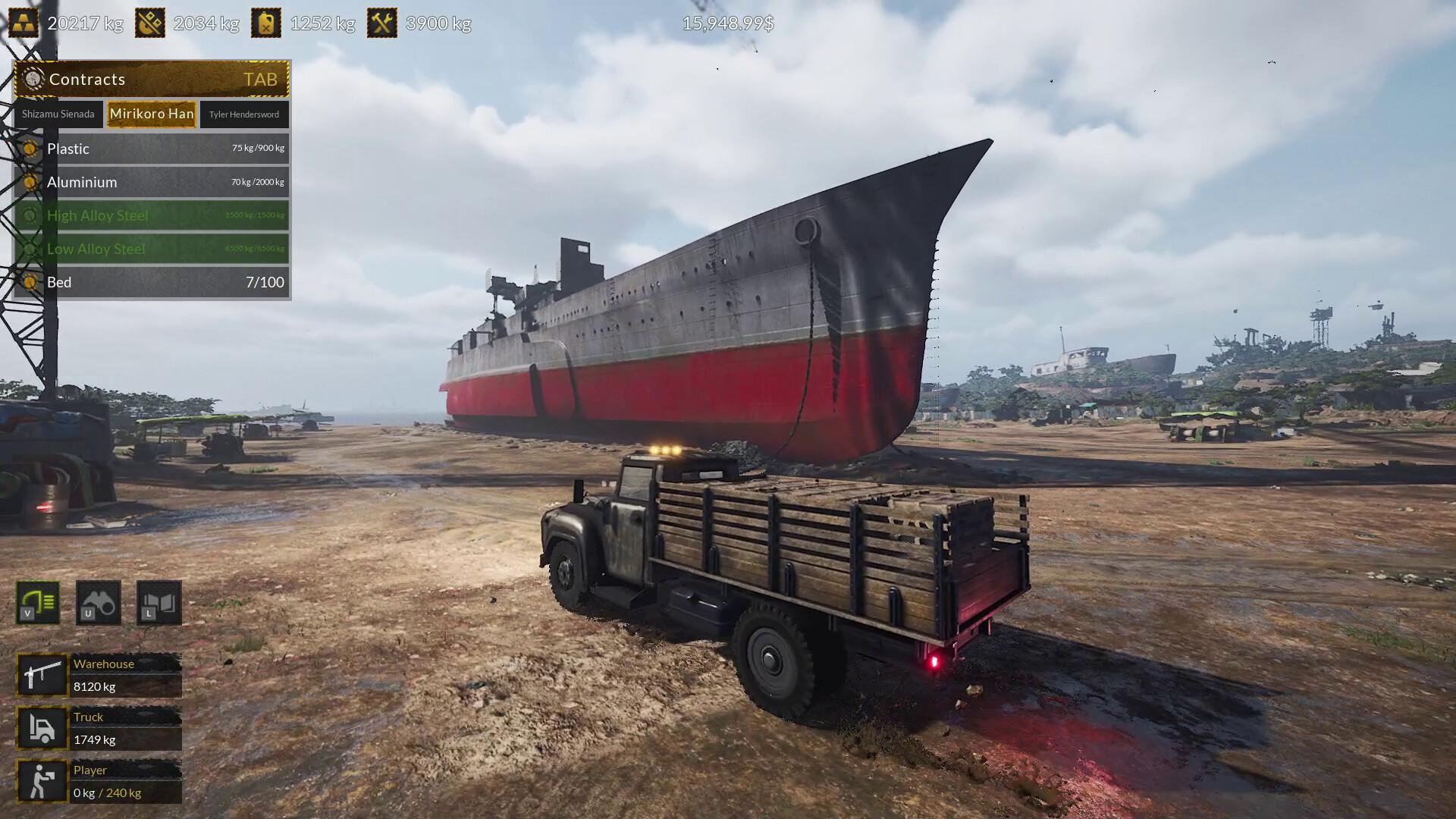Expand the High Alloy Steel contract row
The width and height of the screenshot is (1456, 819).
pyautogui.click(x=152, y=215)
